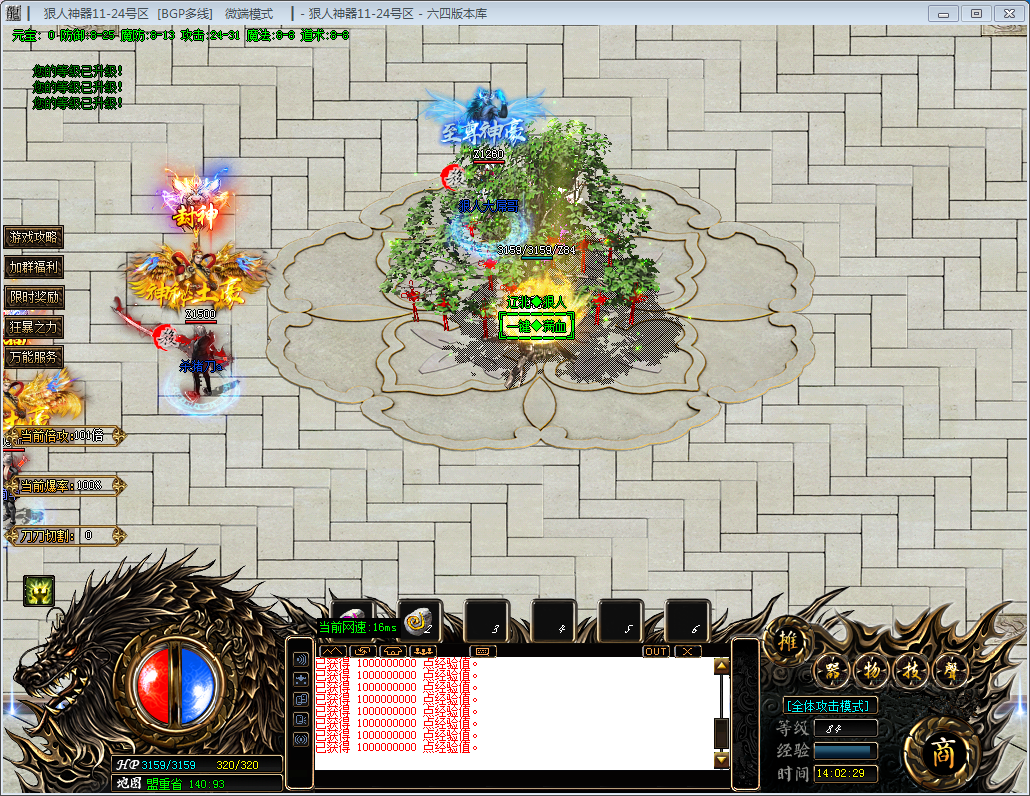Open the 游戏攻略 game guide
This screenshot has height=796, width=1030.
(x=34, y=237)
